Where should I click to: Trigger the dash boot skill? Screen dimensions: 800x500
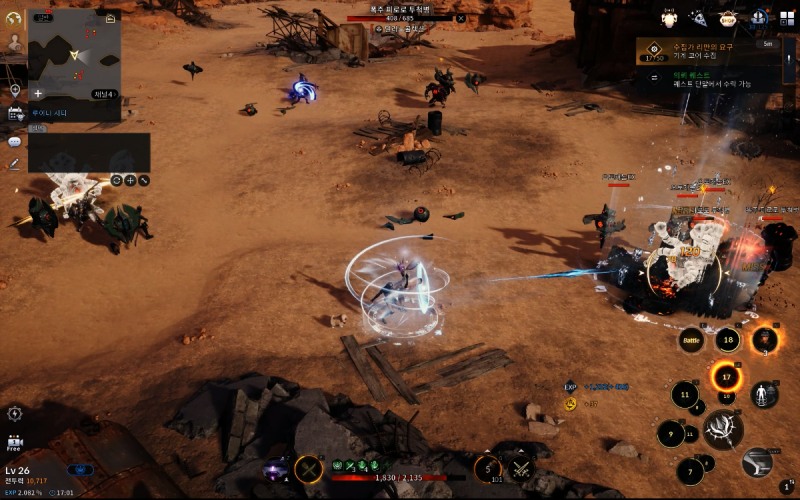tap(759, 461)
